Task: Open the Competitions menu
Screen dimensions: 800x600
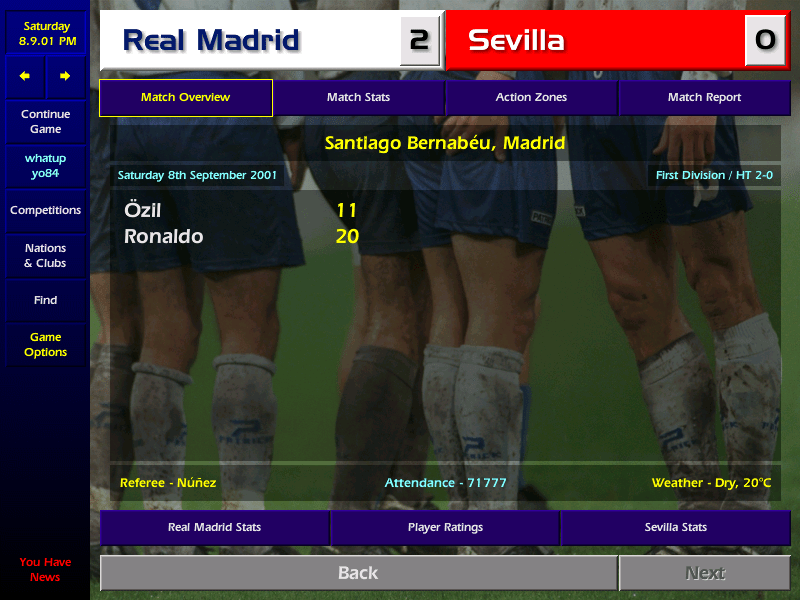Action: pos(45,210)
